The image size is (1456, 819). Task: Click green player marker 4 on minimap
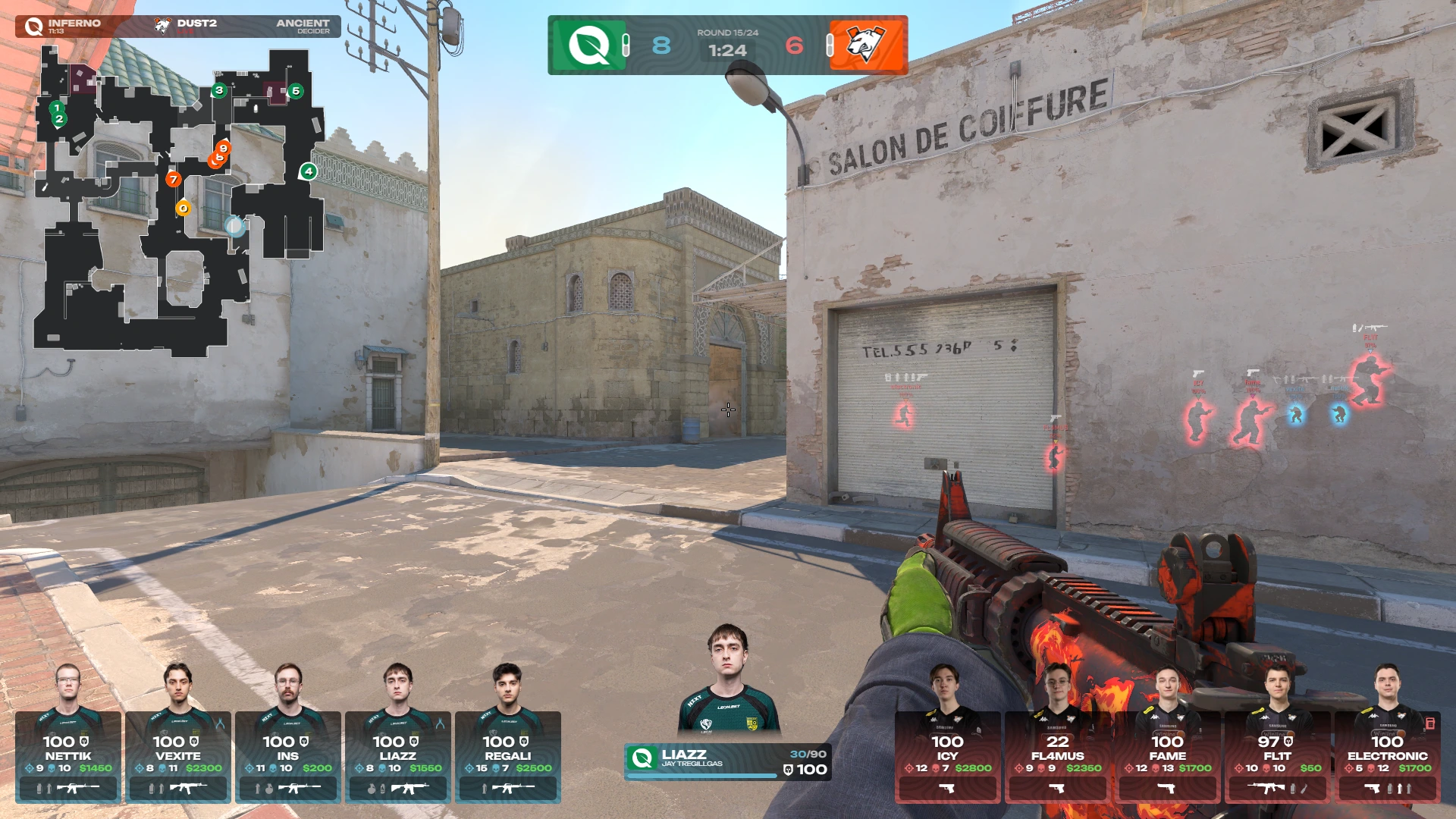(308, 171)
